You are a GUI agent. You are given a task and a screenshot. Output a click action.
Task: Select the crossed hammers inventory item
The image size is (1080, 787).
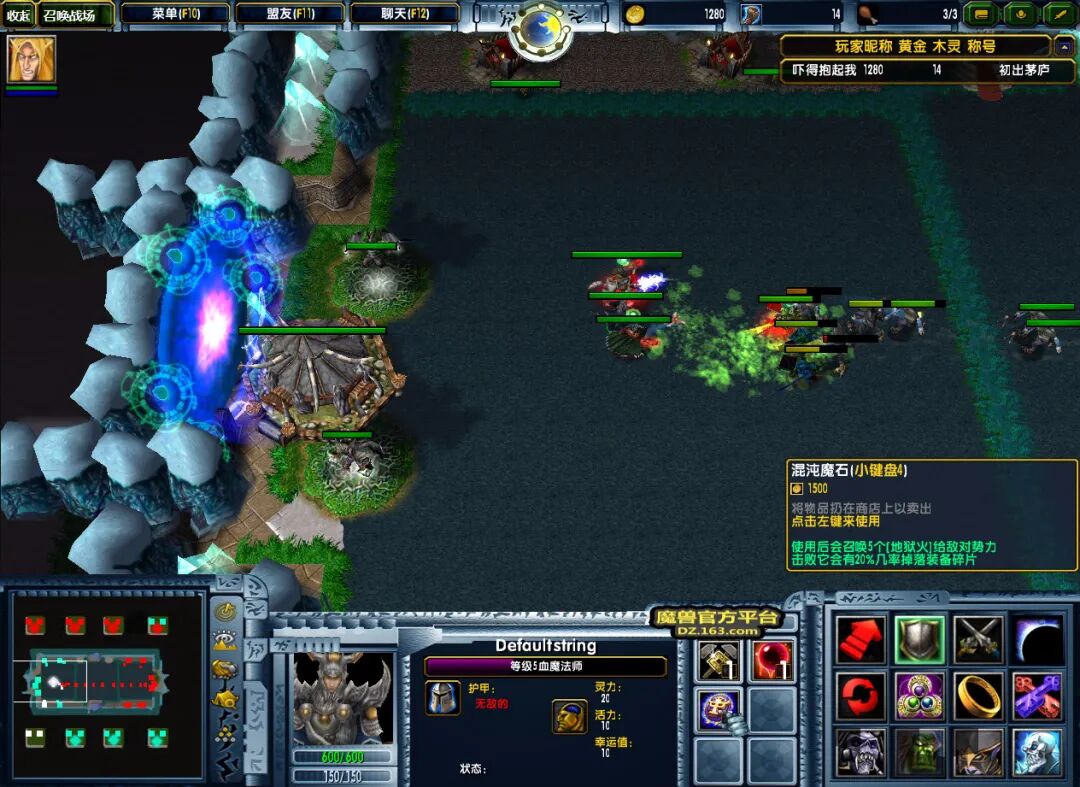click(x=720, y=661)
